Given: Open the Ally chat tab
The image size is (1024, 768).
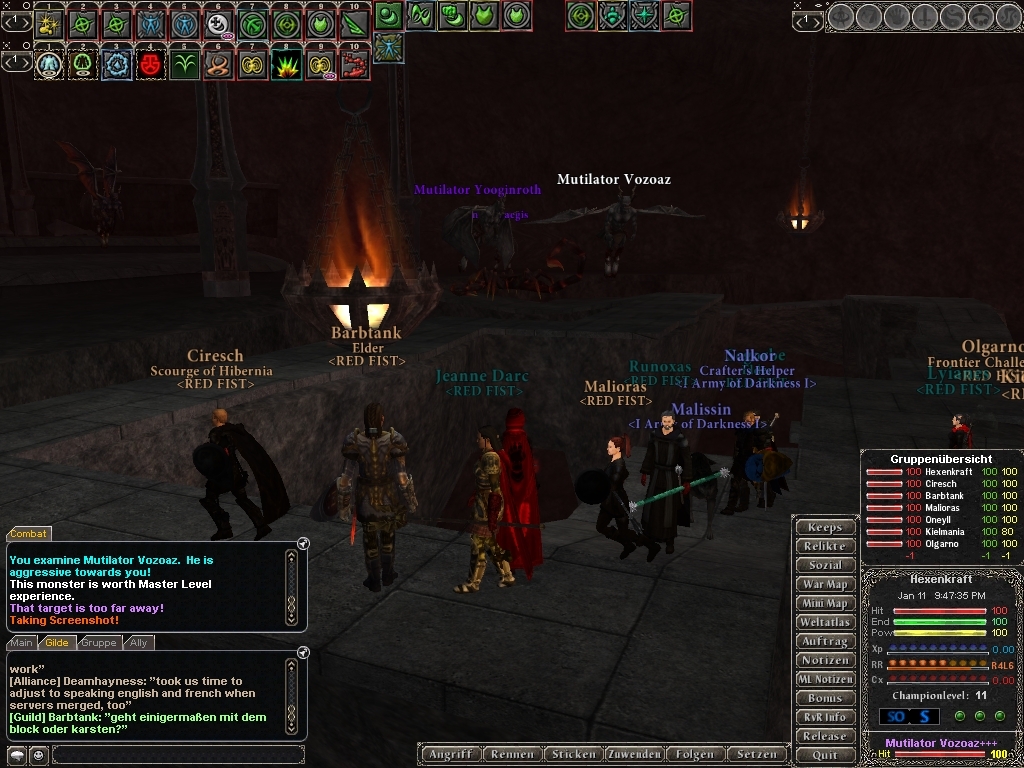Looking at the screenshot, I should tap(139, 643).
